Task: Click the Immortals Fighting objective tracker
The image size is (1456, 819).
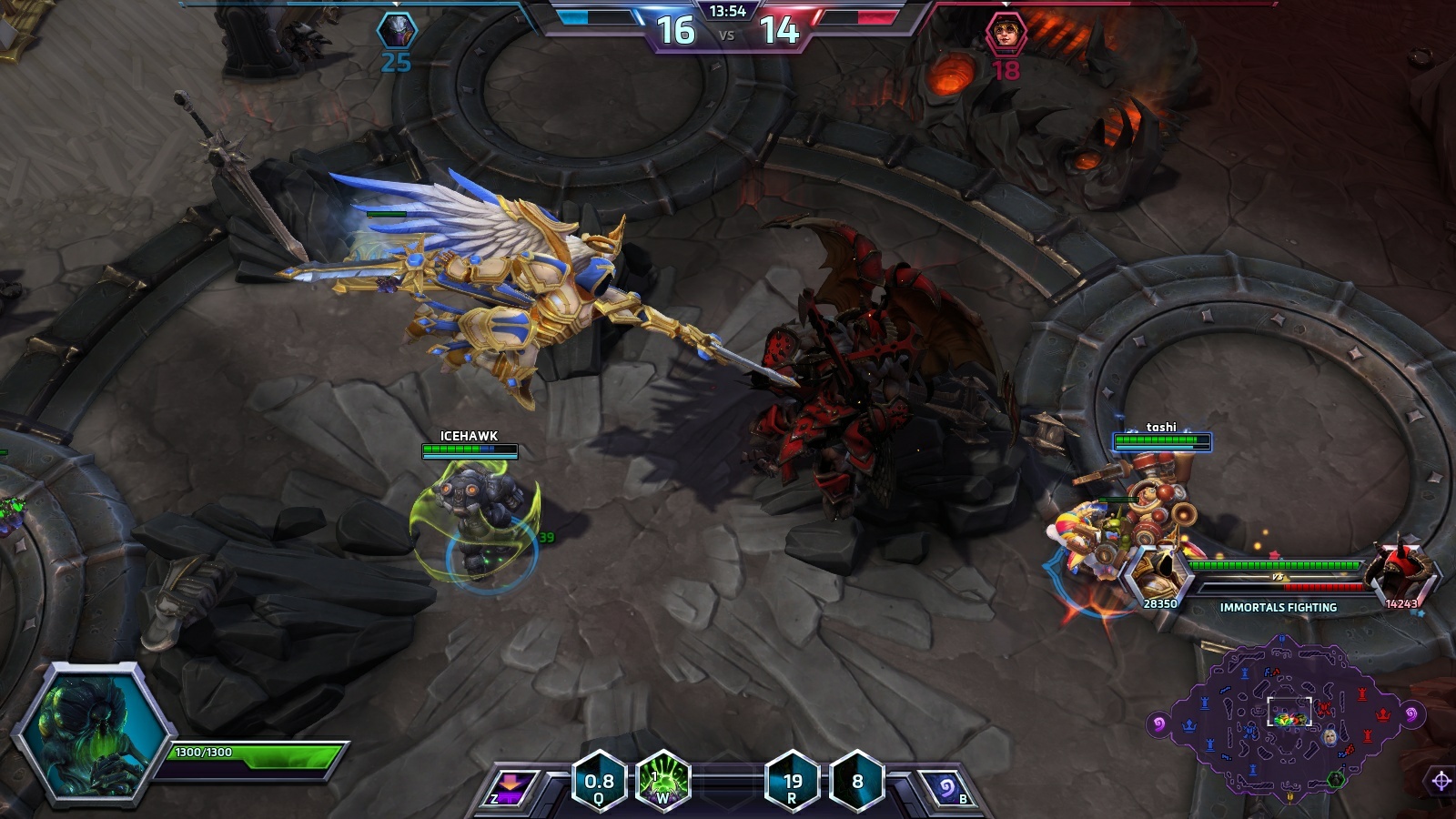Action: coord(1278,582)
